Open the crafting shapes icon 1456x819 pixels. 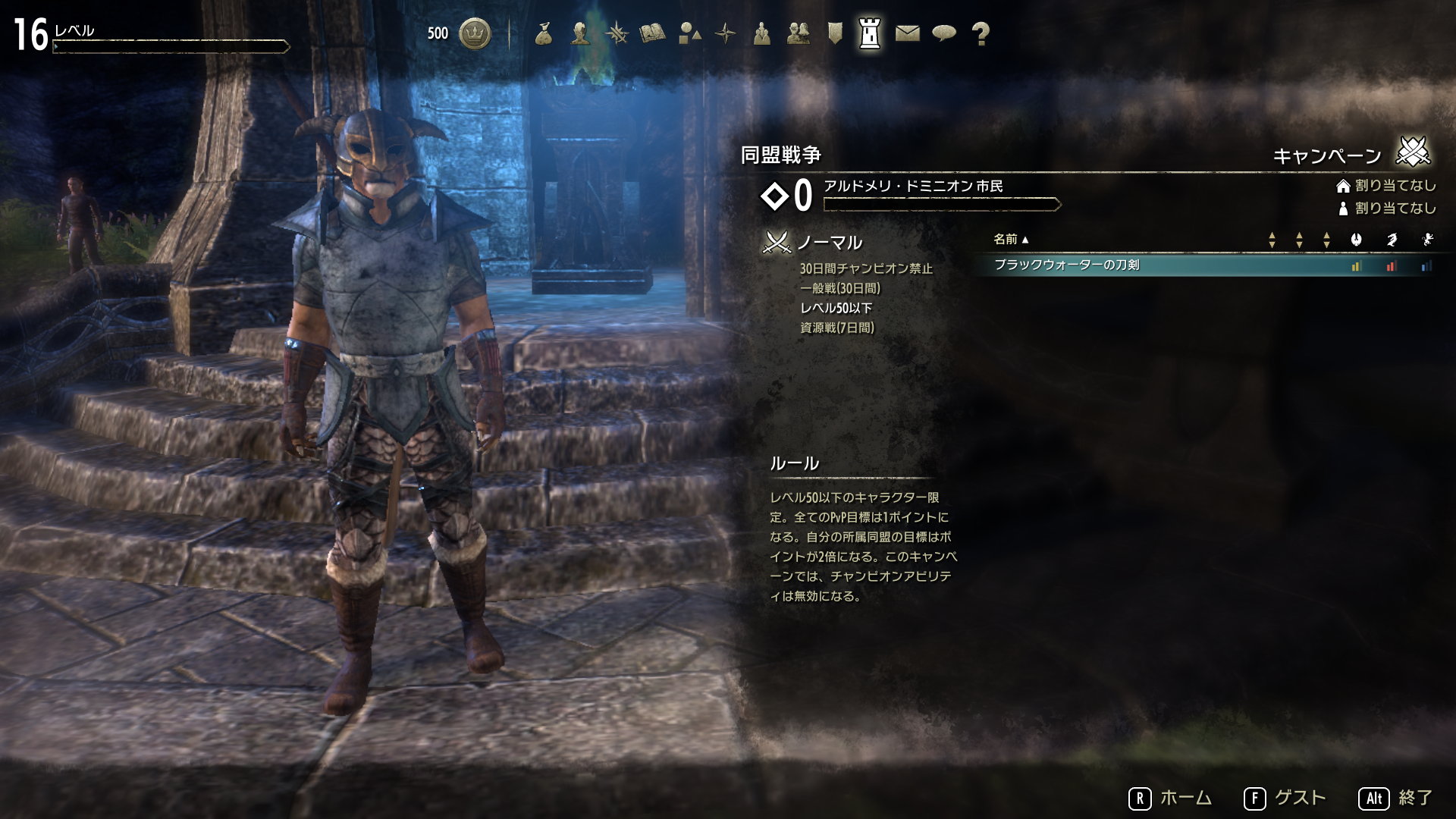[x=690, y=32]
